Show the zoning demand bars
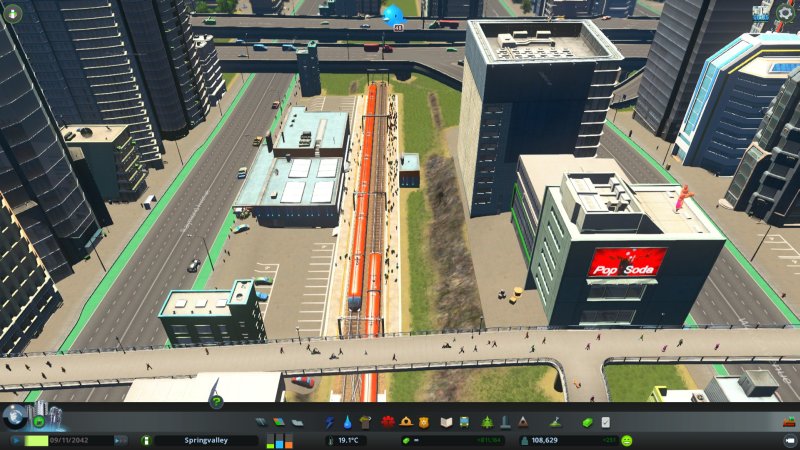Viewport: 800px width, 450px height. 279,439
